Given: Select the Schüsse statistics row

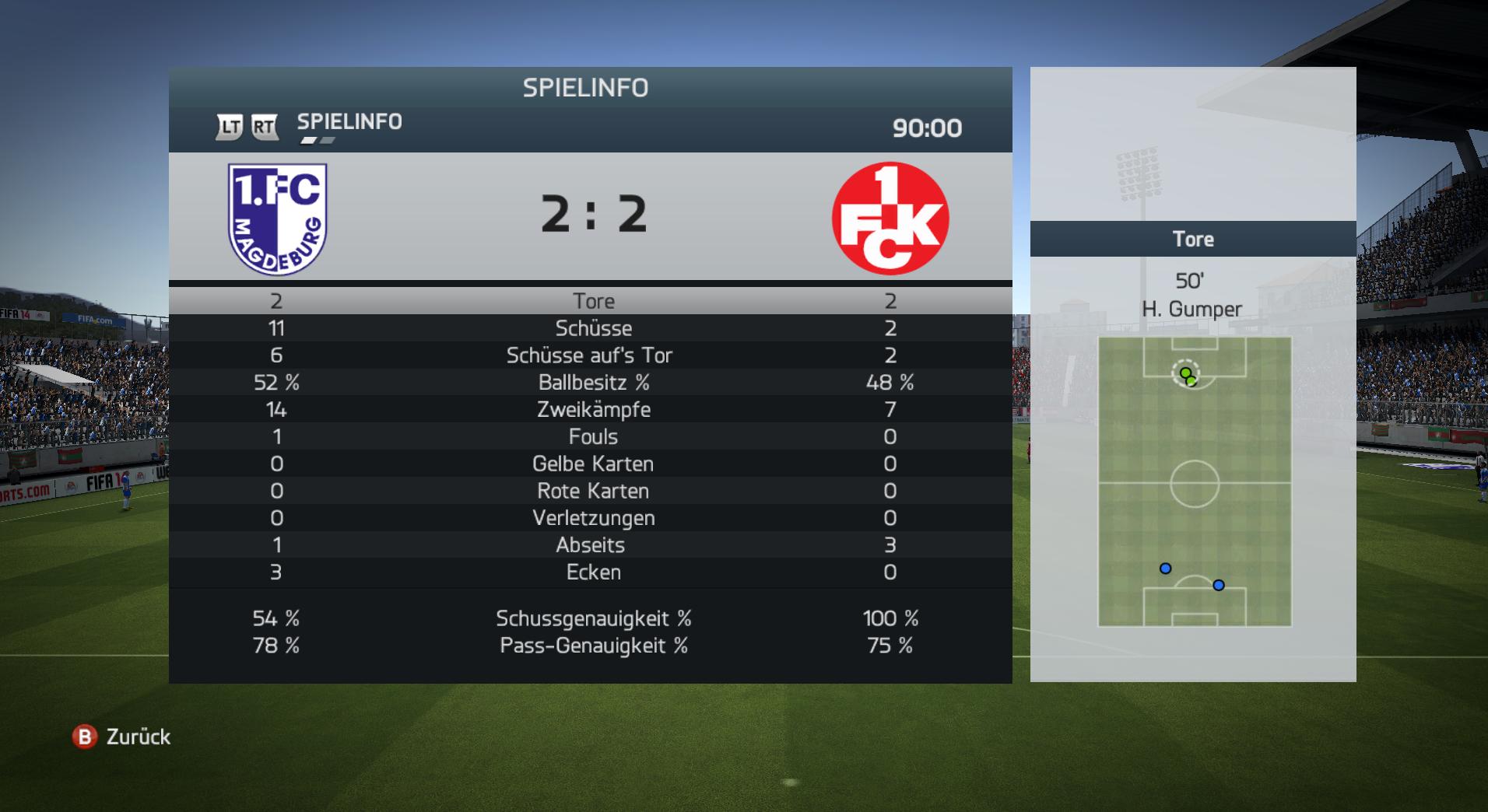Looking at the screenshot, I should coord(592,328).
